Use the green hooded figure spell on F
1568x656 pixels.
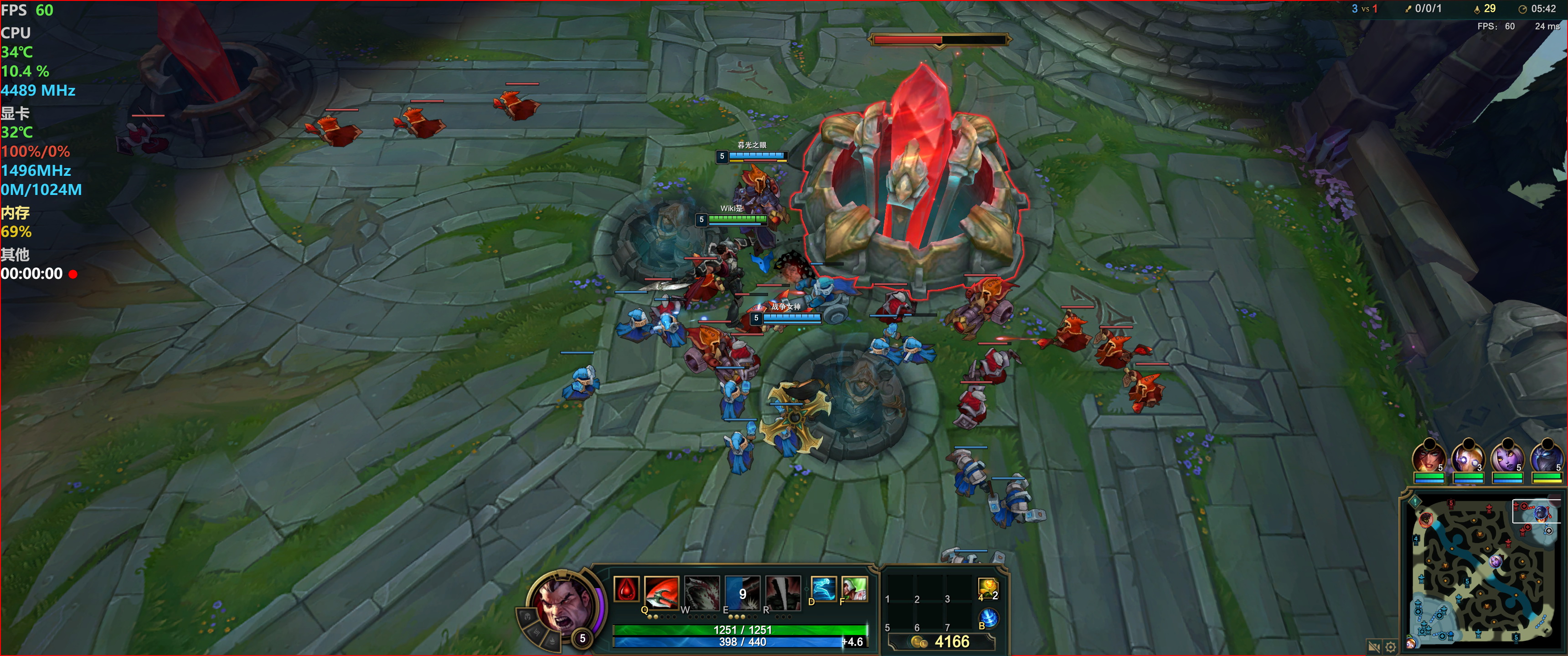854,589
